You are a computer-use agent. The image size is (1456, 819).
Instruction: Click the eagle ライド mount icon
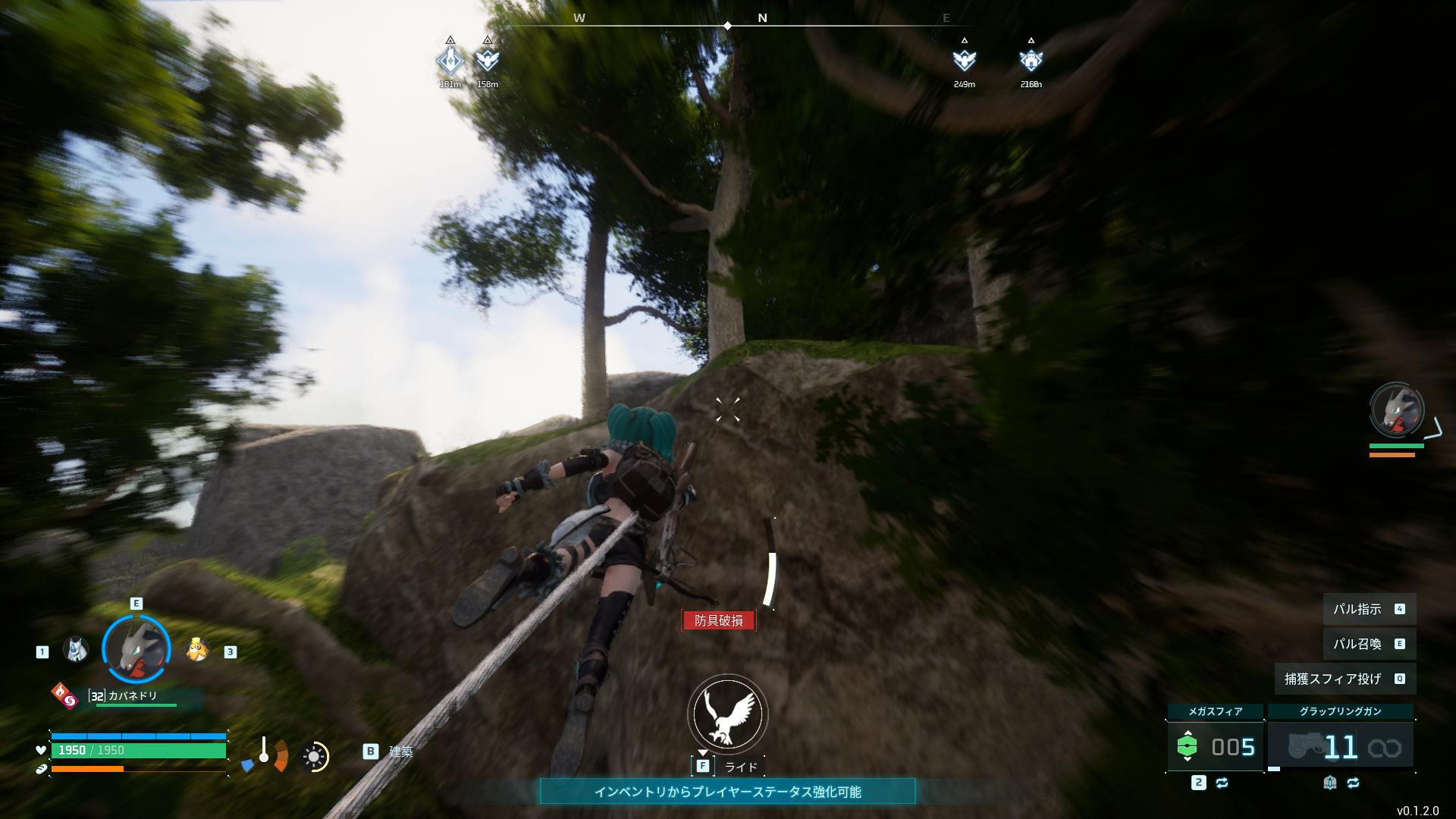[x=727, y=714]
